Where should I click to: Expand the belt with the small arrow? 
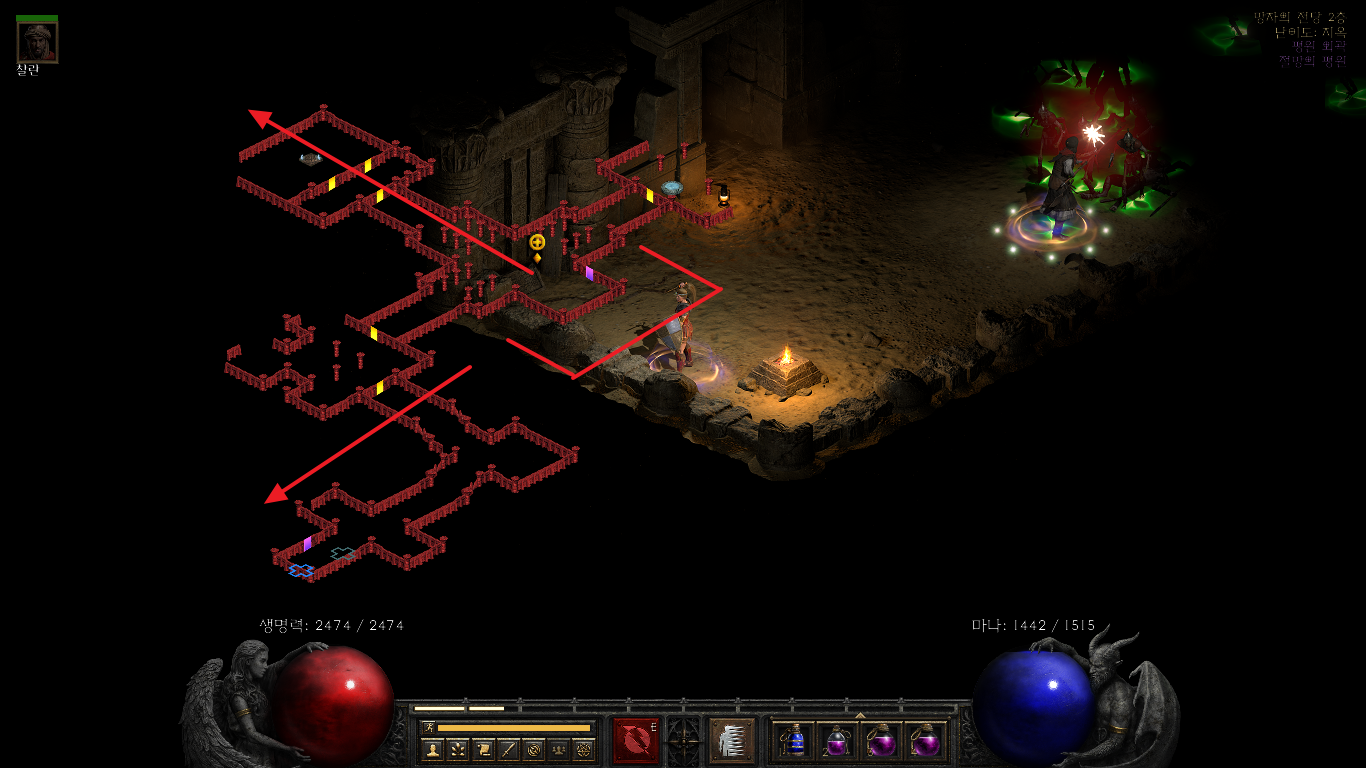click(860, 715)
